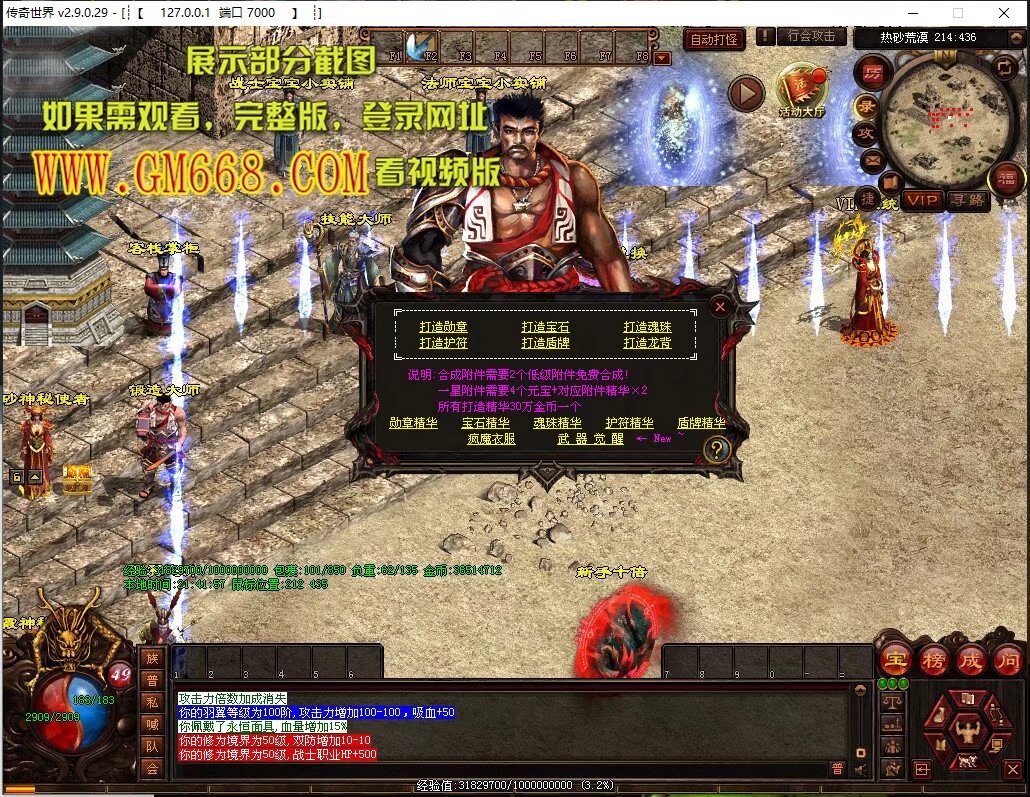Choose 打造盾牌 from the dialog
The image size is (1030, 797).
(546, 343)
